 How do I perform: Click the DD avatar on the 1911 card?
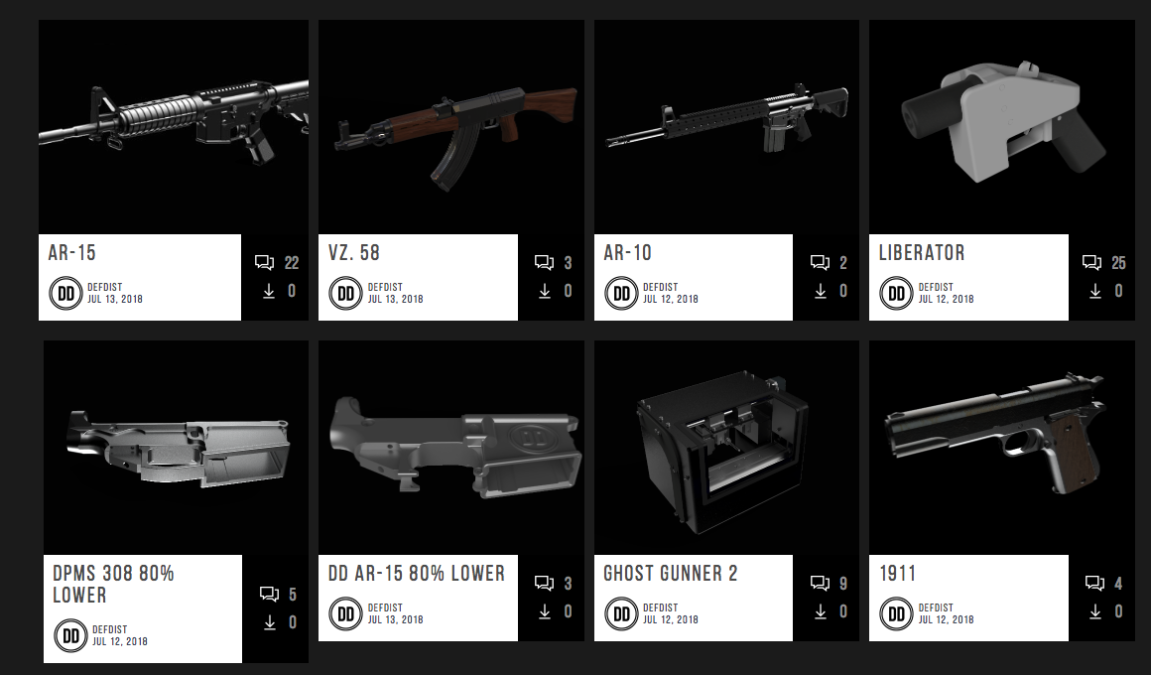pos(896,613)
